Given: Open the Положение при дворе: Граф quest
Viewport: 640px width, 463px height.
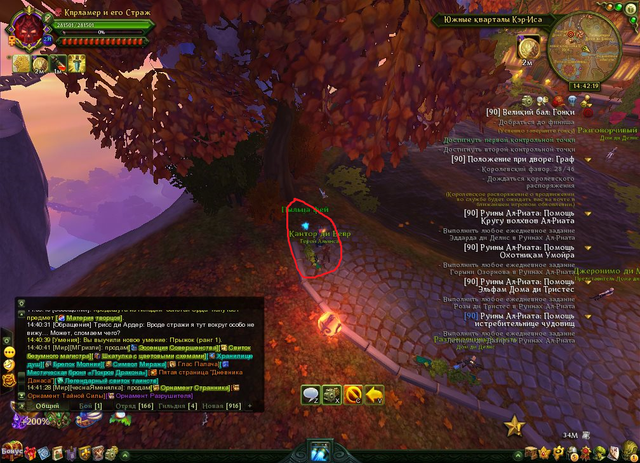Looking at the screenshot, I should 527,158.
